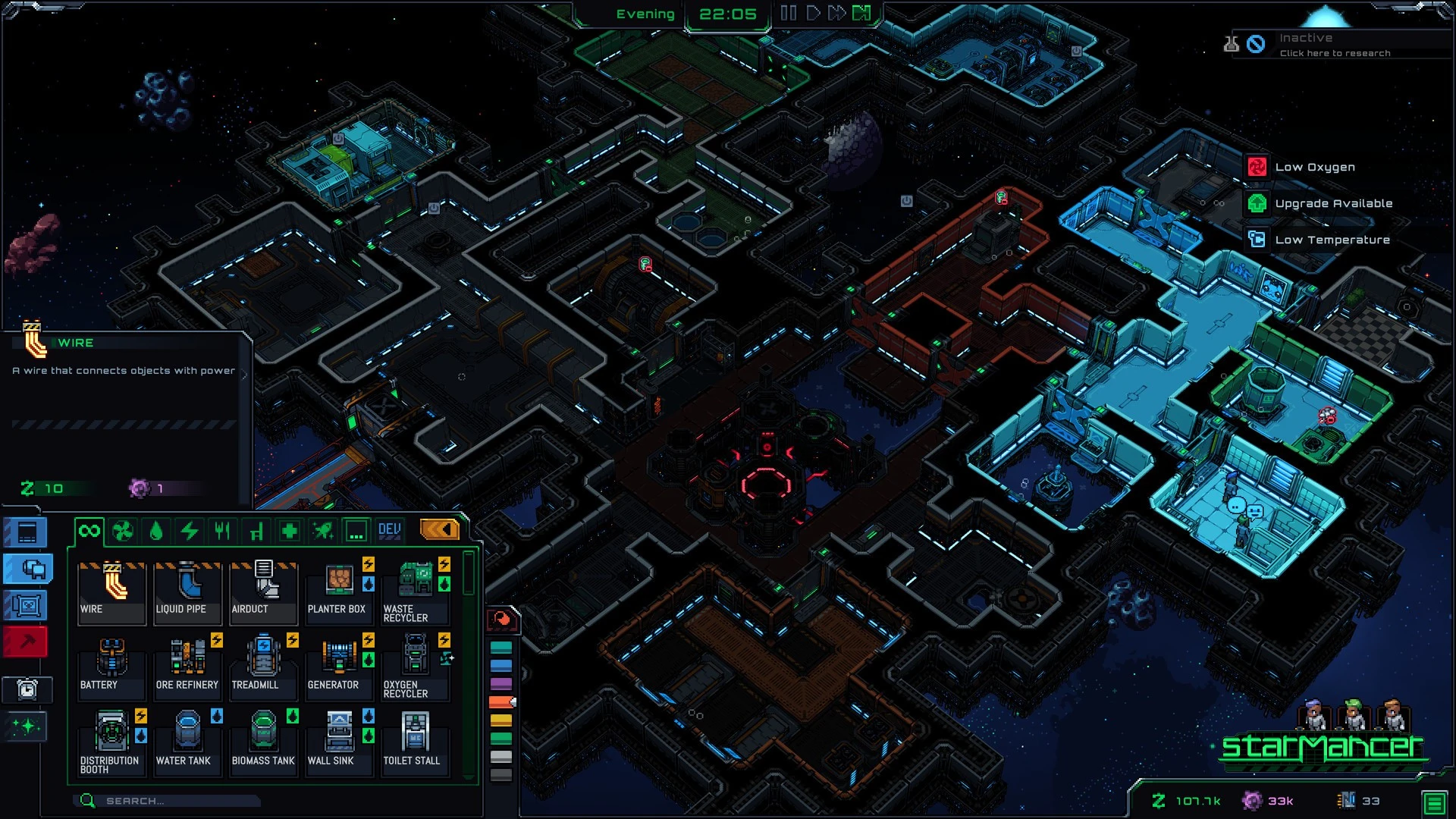Viewport: 1456px width, 819px height.
Task: Choose the Generator build item
Action: tap(339, 667)
